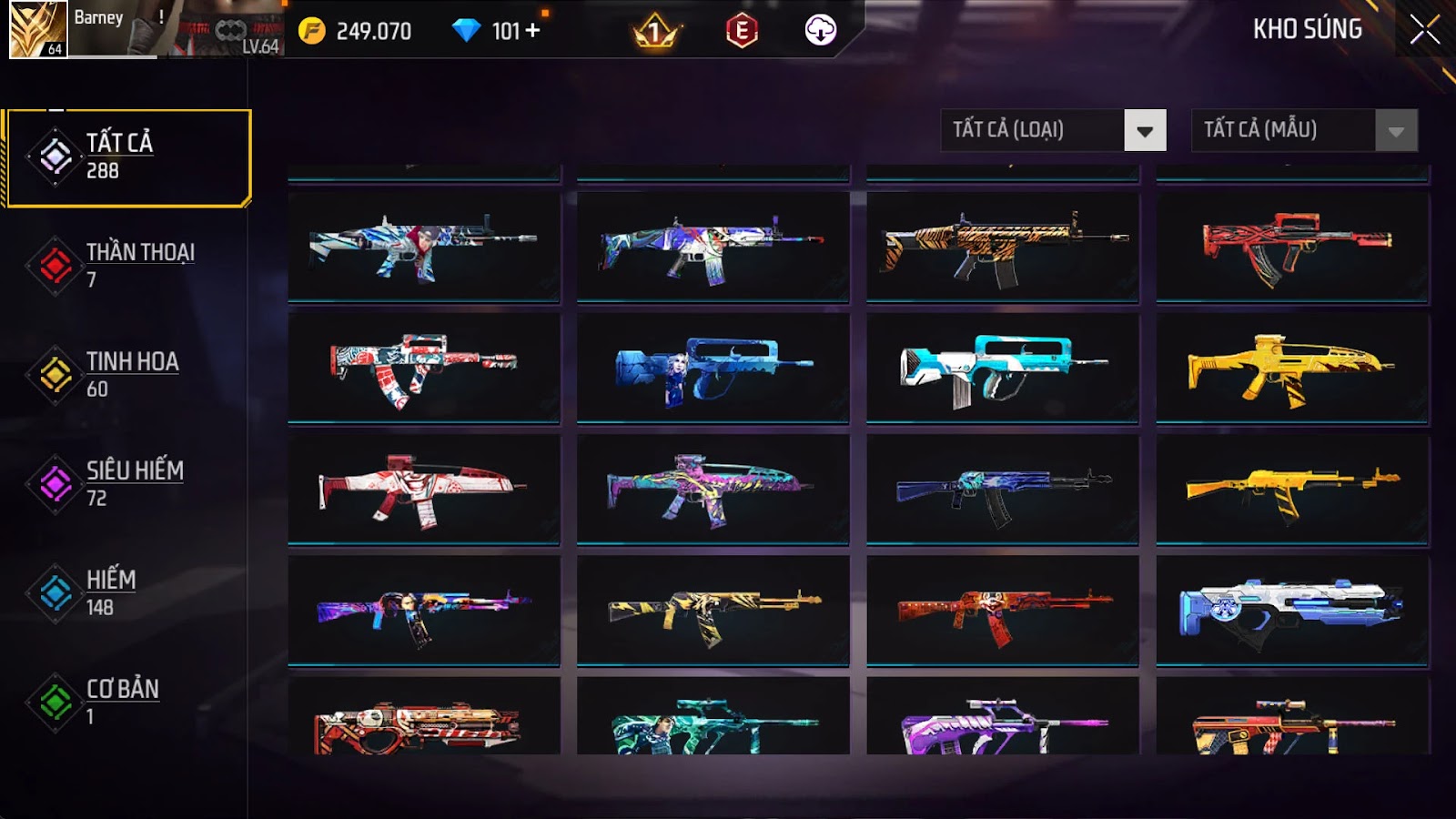Select the Tất Cả category tab
1456x819 pixels.
click(x=127, y=157)
